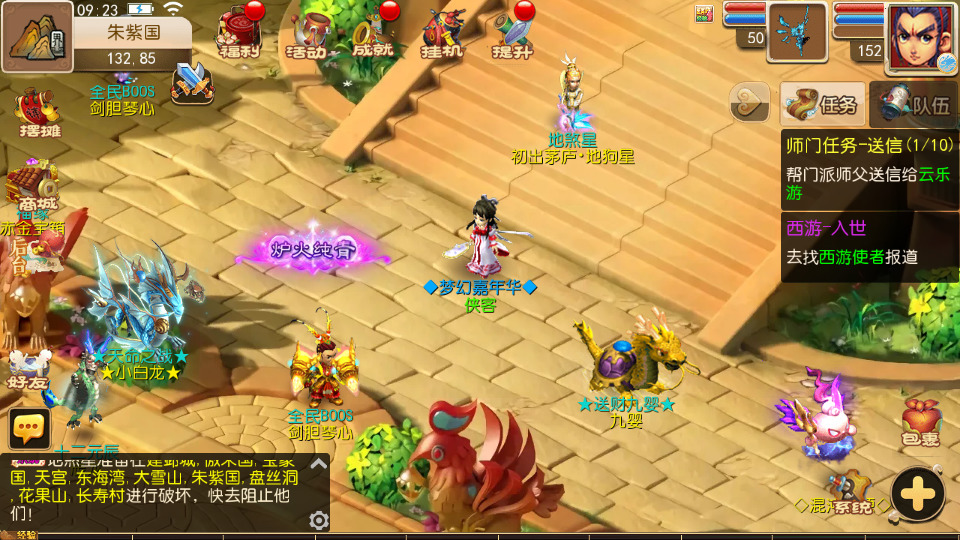
Task: Show the 成就 achievements screen
Action: 374,33
